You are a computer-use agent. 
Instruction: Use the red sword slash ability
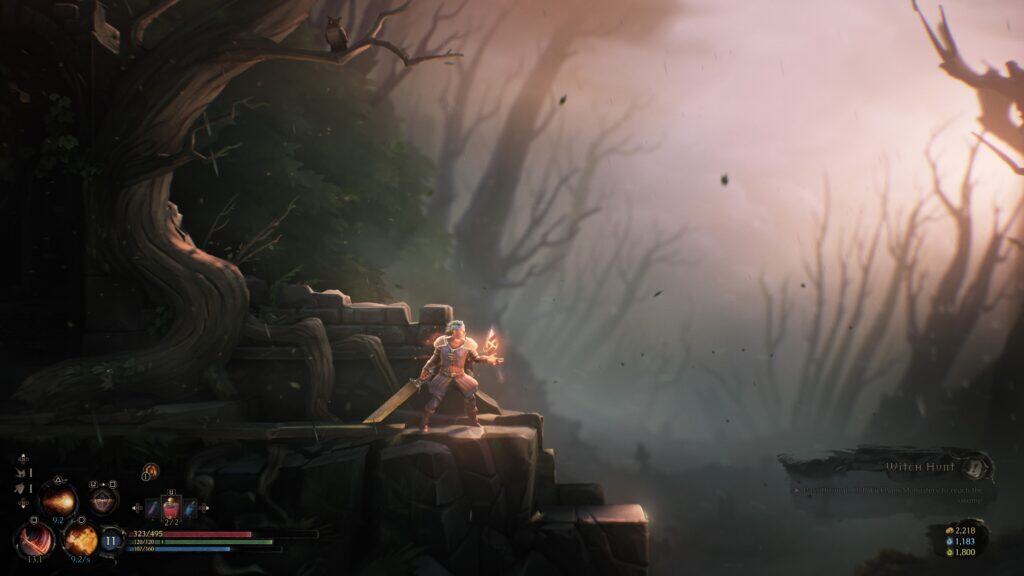pos(34,540)
